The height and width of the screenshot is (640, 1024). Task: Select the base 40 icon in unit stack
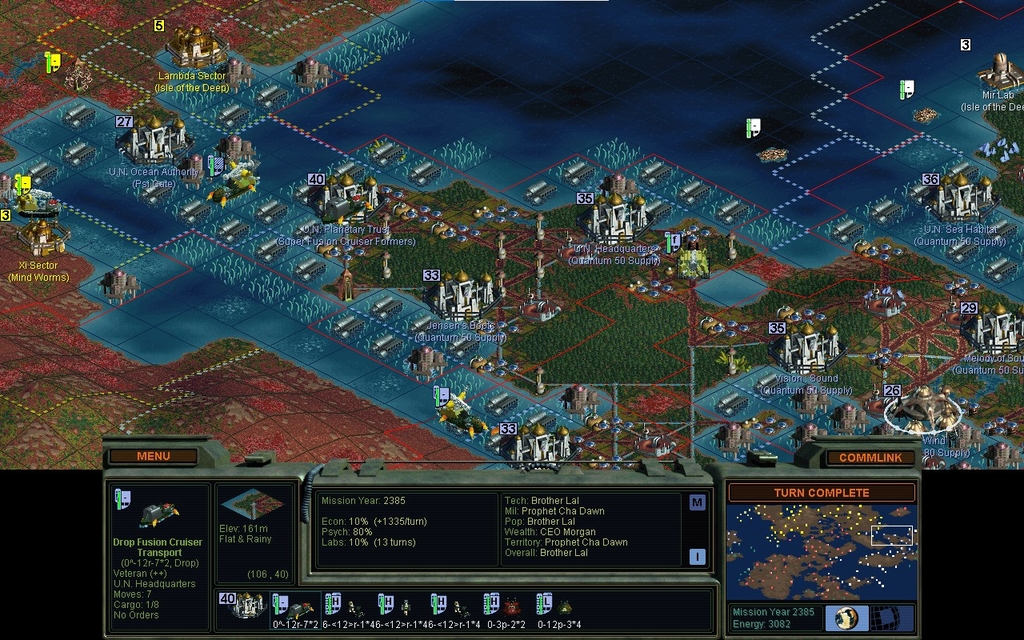[247, 606]
